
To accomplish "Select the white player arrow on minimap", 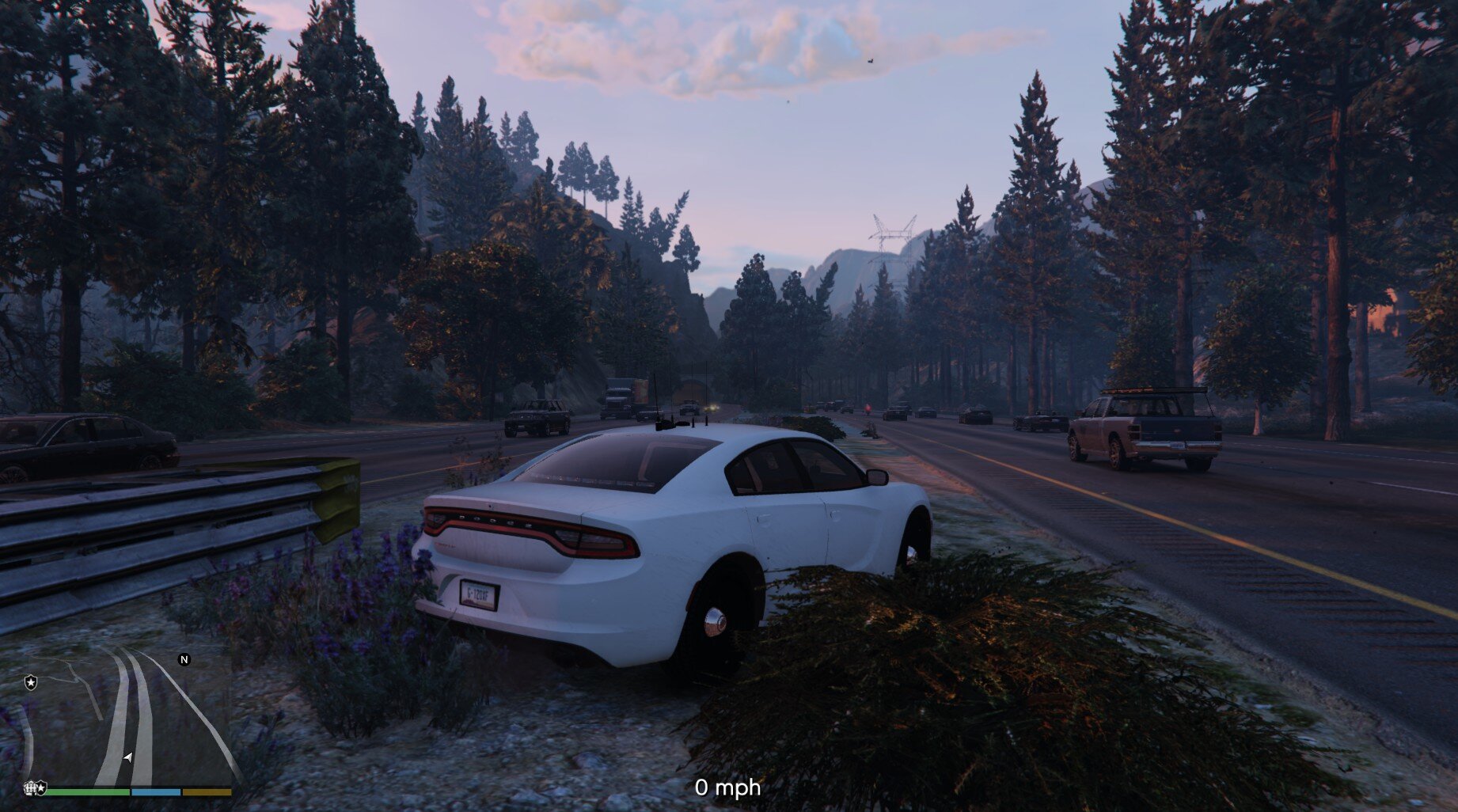I will coord(128,757).
